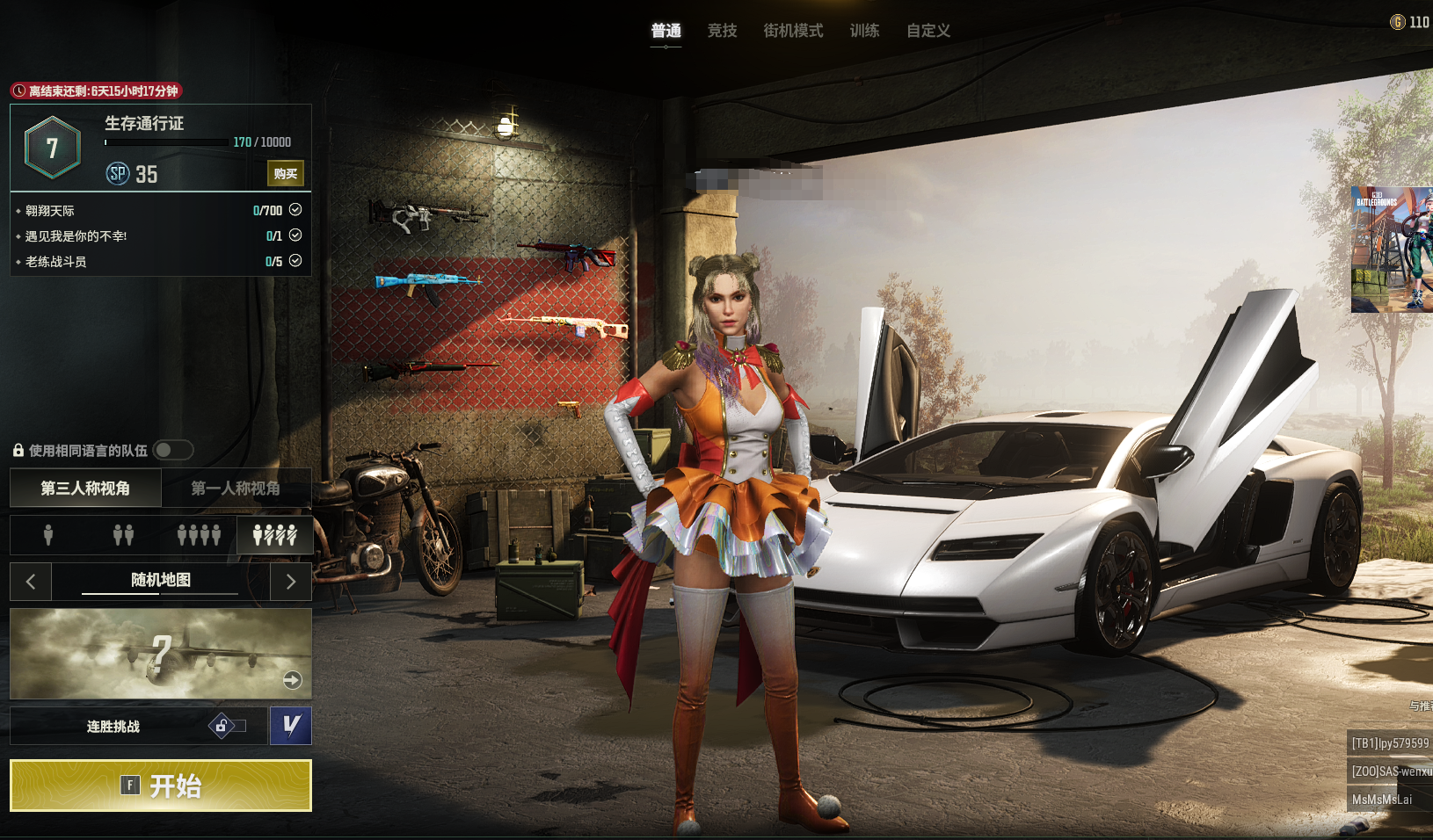Open the 竞技 ranked tab
Viewport: 1433px width, 840px height.
coord(722,31)
